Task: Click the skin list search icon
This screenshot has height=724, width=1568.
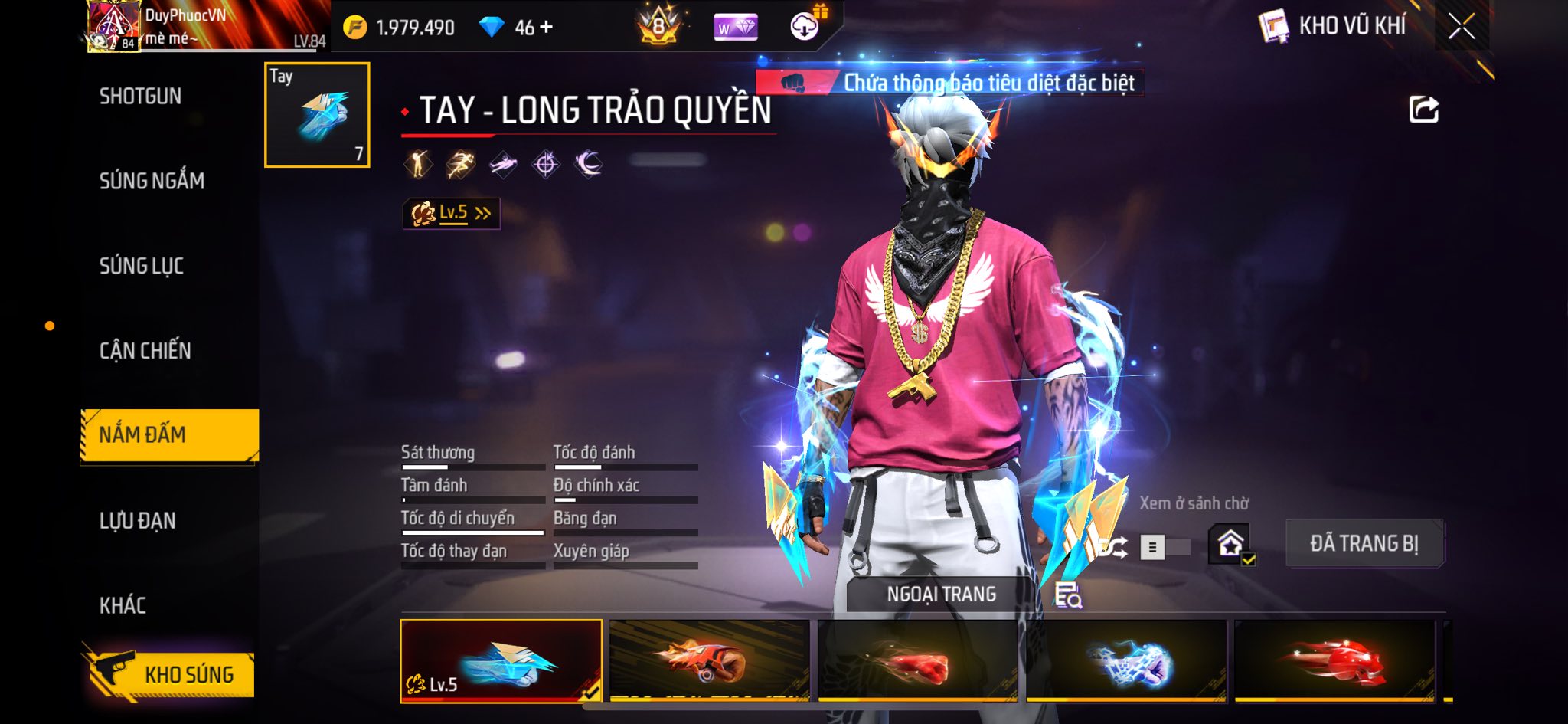Action: (x=1068, y=595)
